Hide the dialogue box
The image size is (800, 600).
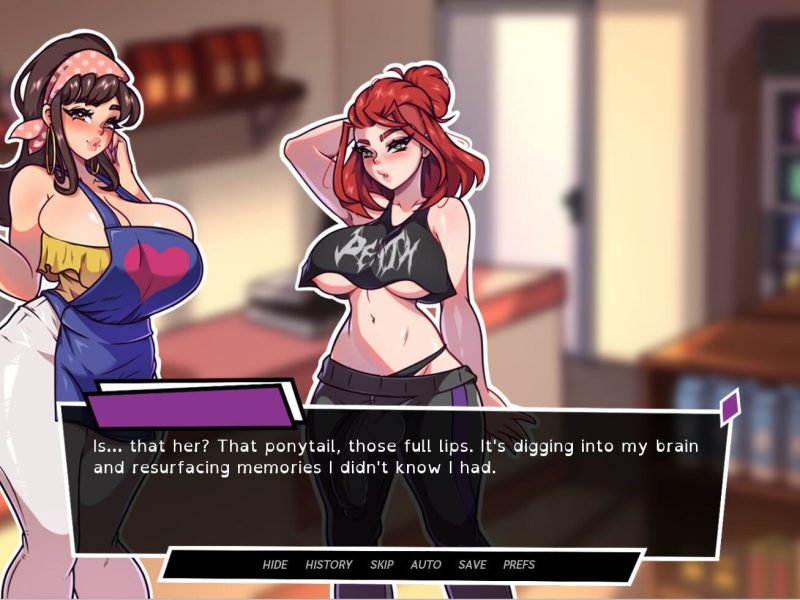click(275, 565)
